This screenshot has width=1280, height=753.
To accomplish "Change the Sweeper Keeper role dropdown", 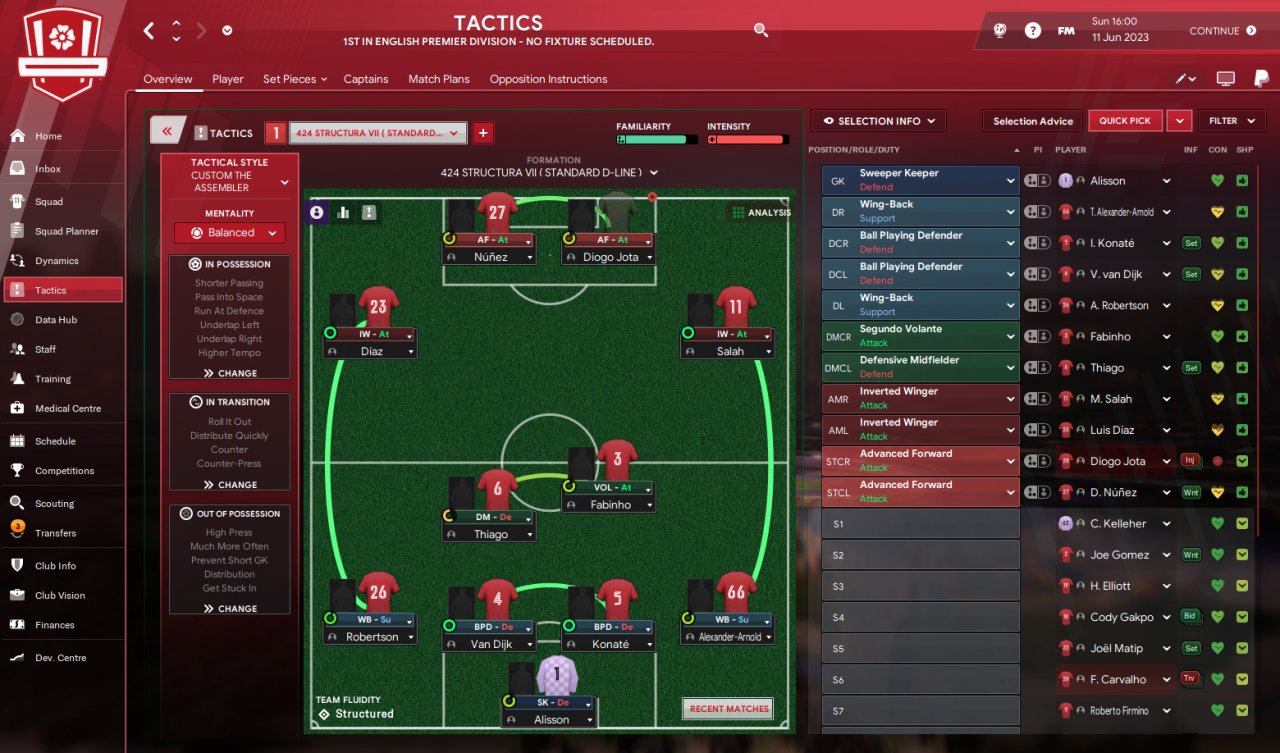I will tap(920, 180).
